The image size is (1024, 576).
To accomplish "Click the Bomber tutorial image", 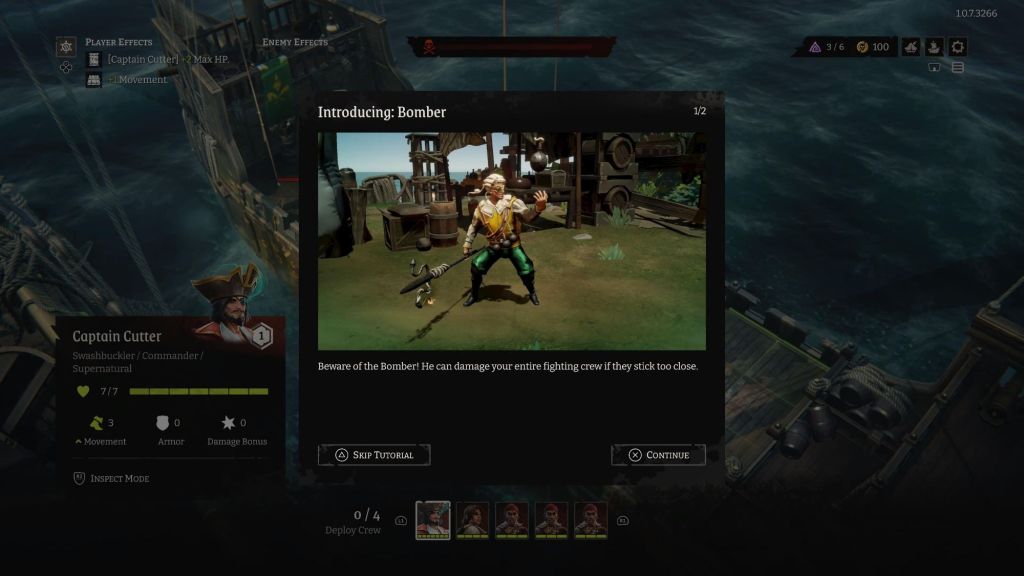I will (511, 240).
